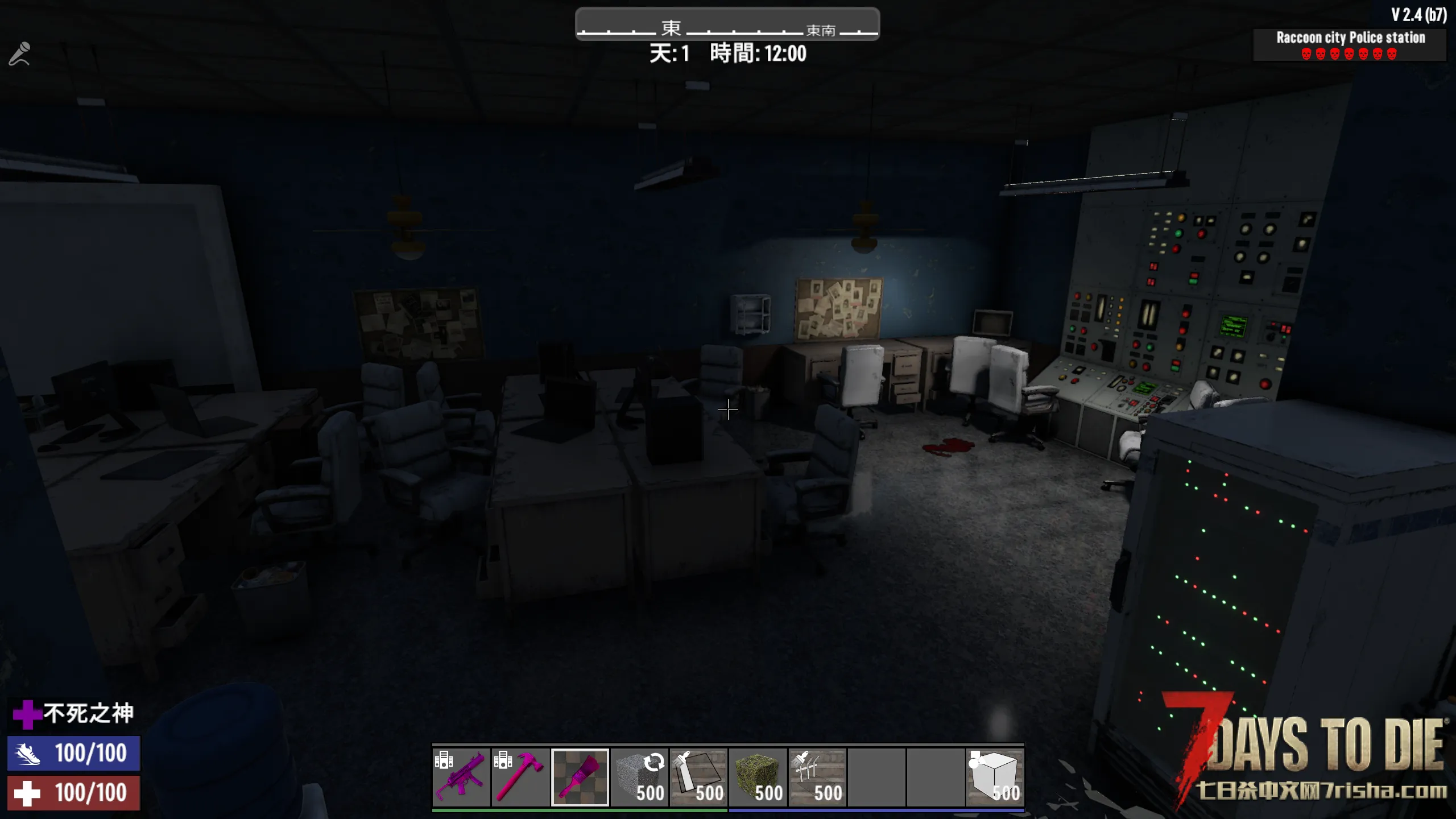Viewport: 1456px width, 819px height.
Task: Select the pink submachine gun slot
Action: coord(461,777)
